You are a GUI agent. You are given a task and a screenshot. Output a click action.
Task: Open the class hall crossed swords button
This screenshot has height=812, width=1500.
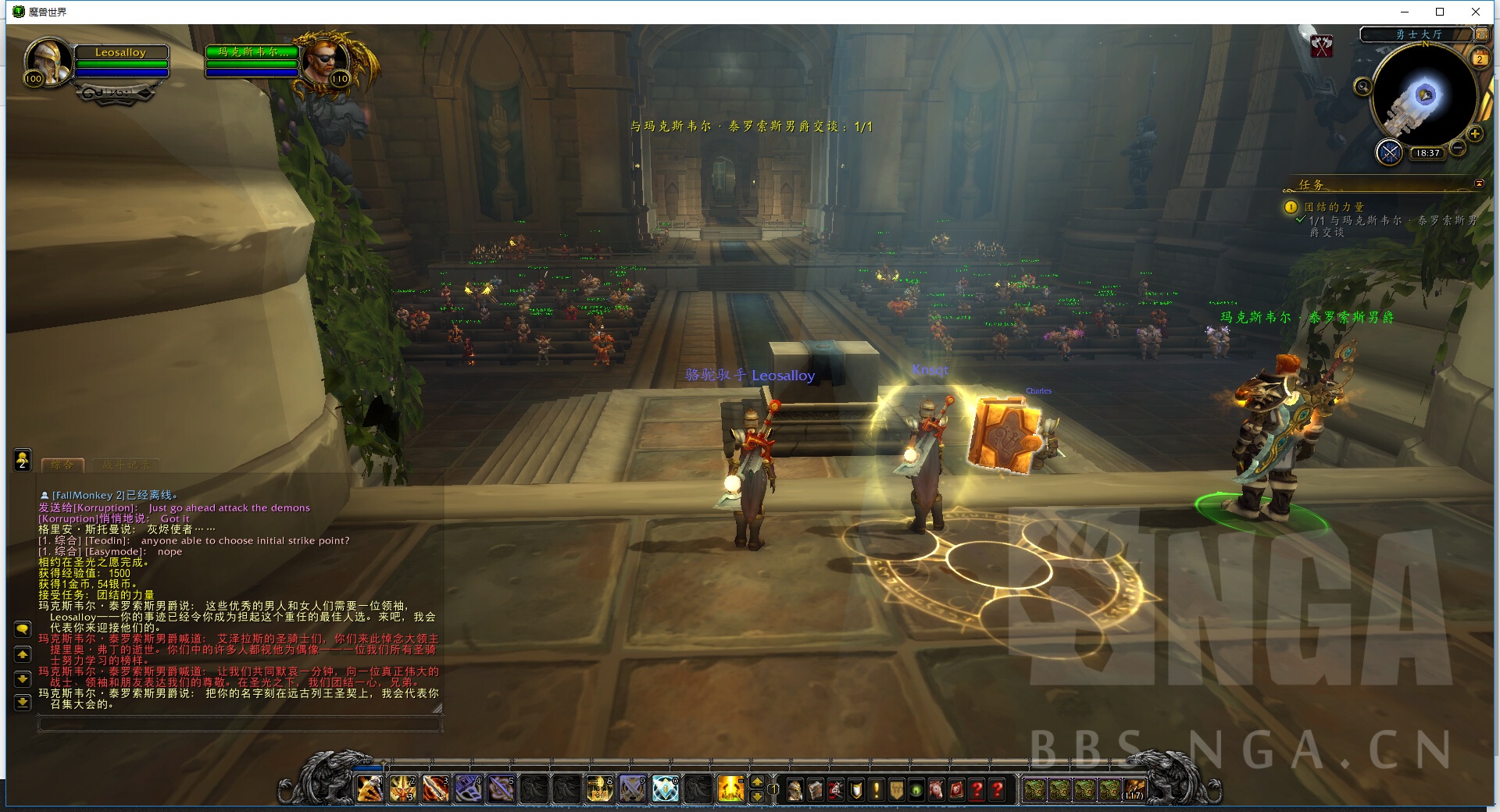pos(1389,151)
